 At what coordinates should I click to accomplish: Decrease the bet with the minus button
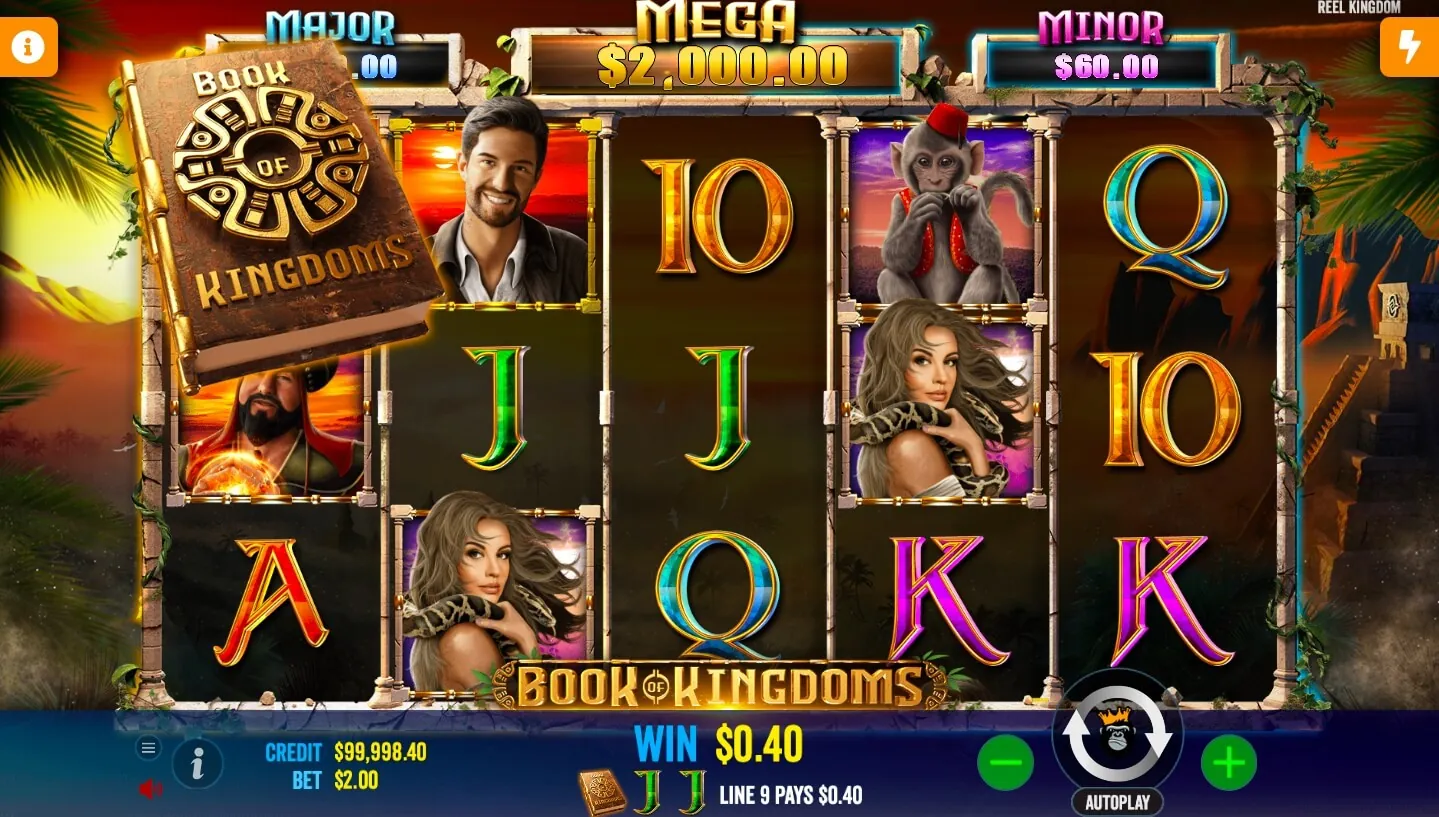point(1005,764)
